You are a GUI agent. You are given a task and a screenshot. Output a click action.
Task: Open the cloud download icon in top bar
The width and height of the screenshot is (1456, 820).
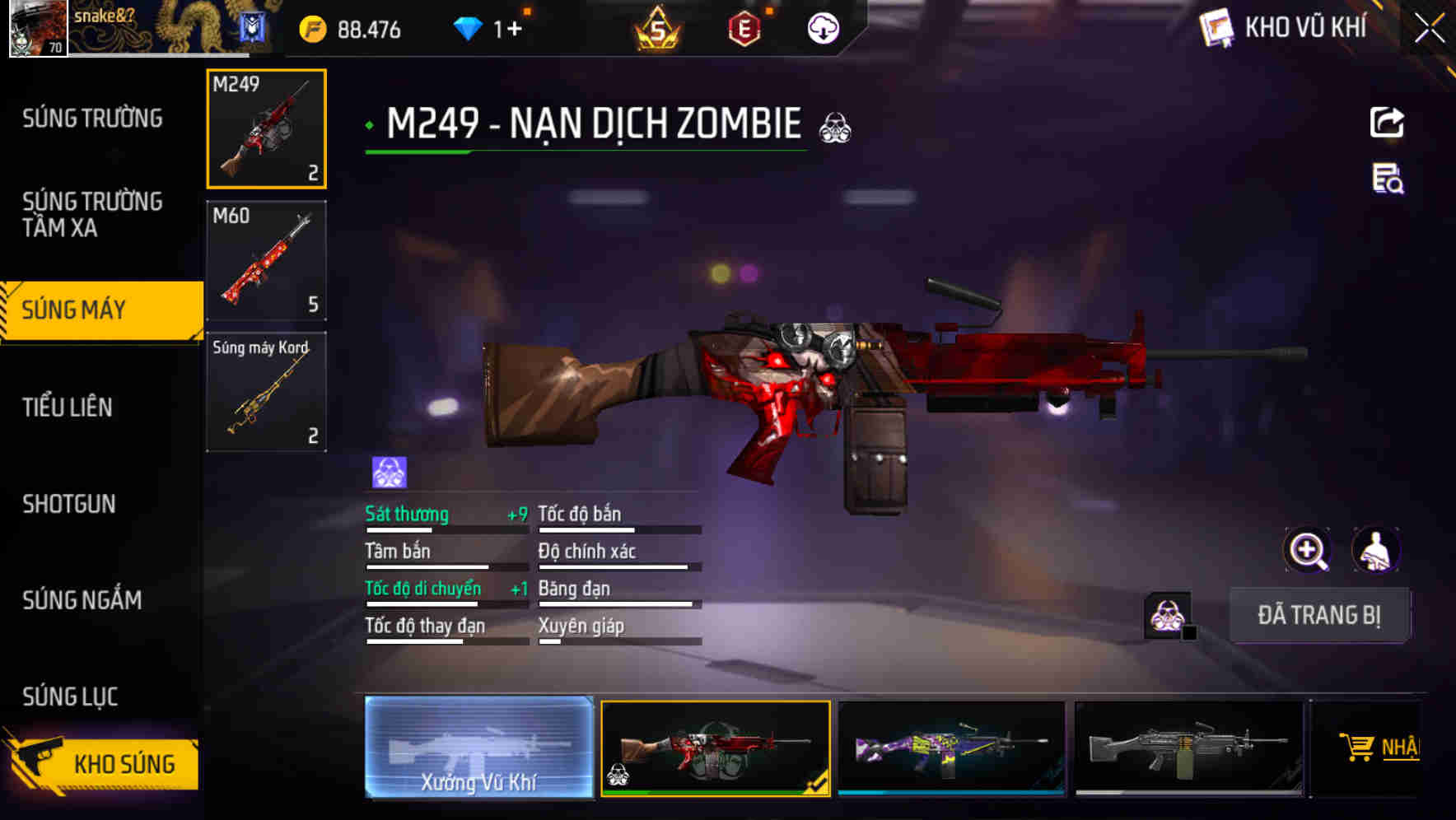(821, 27)
